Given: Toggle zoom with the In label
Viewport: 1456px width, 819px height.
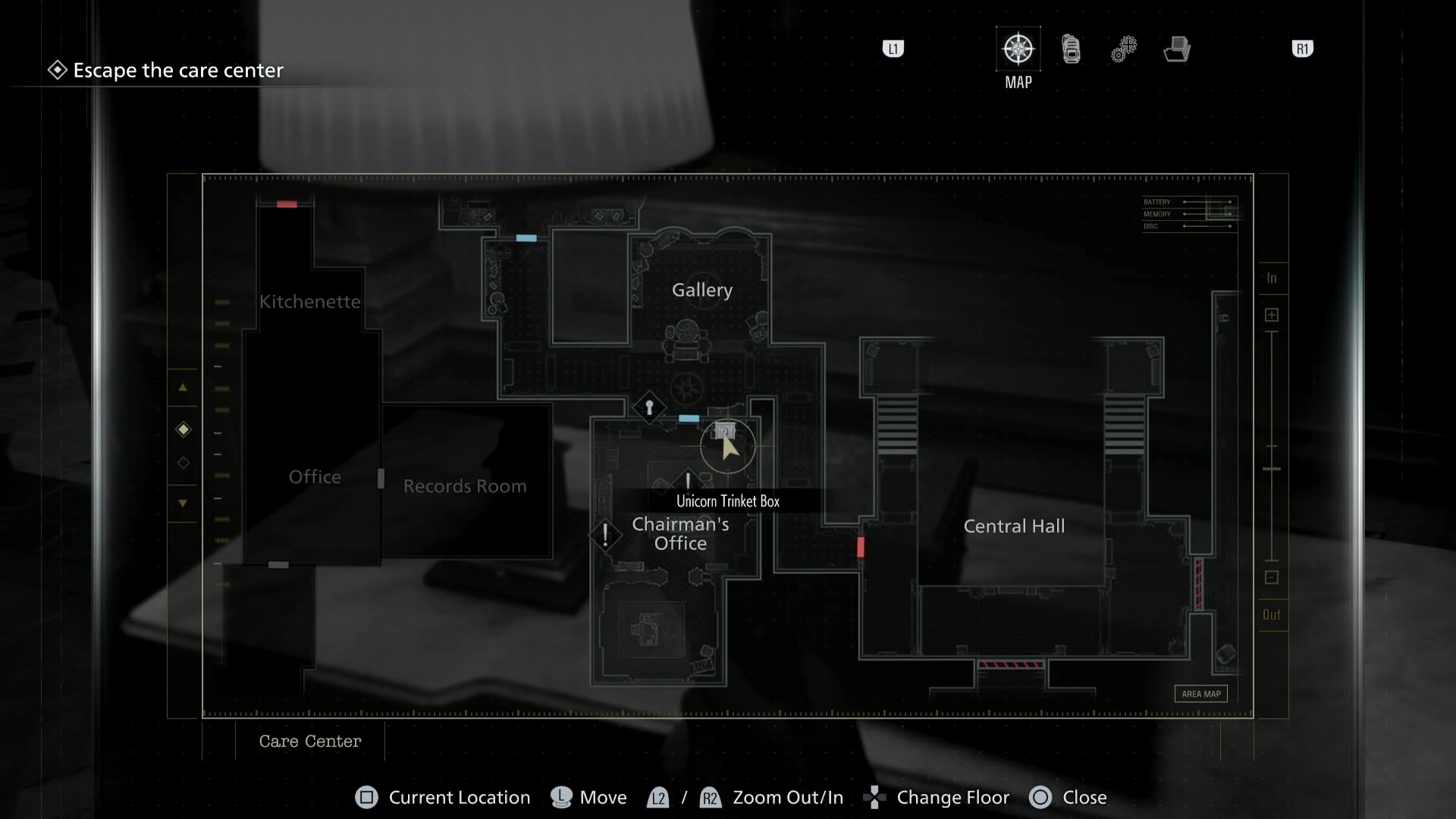Looking at the screenshot, I should (x=1272, y=278).
